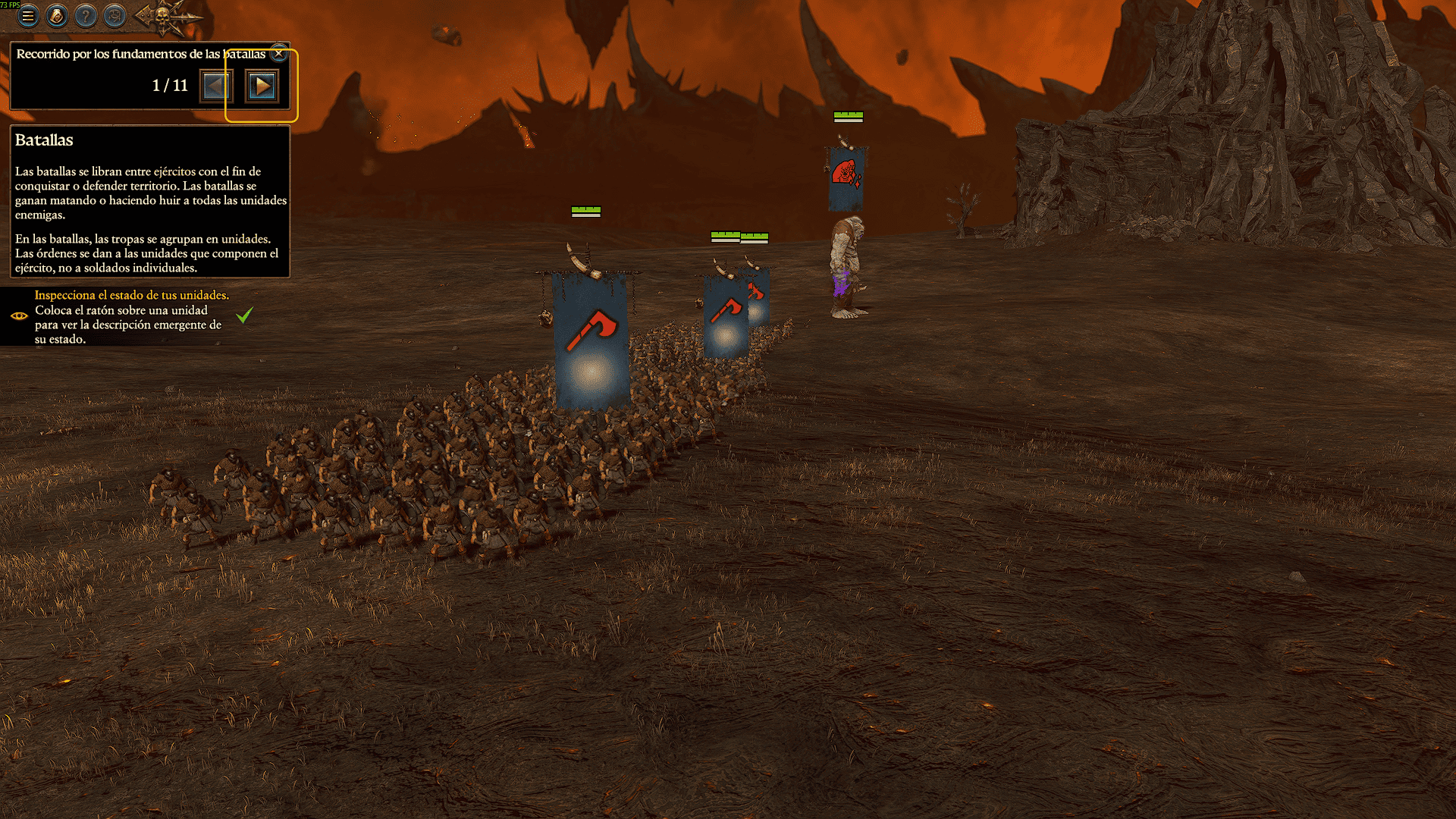This screenshot has height=819, width=1456.
Task: Go to the next tutorial page
Action: click(x=262, y=86)
